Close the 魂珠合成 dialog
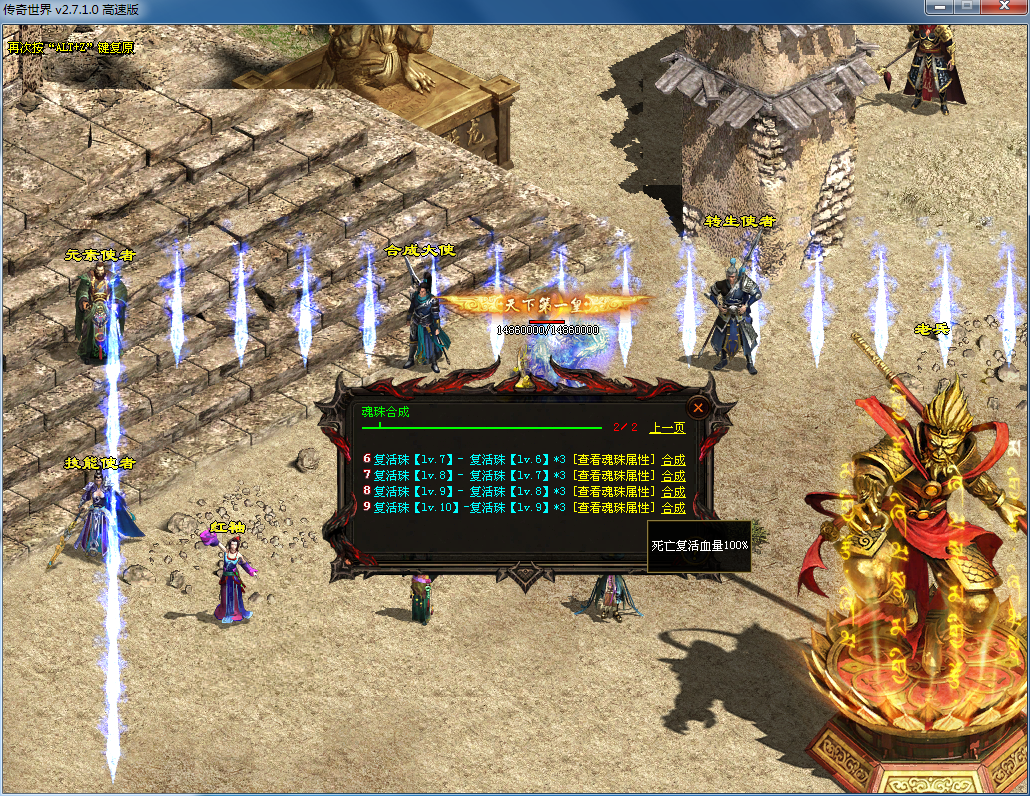The width and height of the screenshot is (1030, 796). point(699,407)
